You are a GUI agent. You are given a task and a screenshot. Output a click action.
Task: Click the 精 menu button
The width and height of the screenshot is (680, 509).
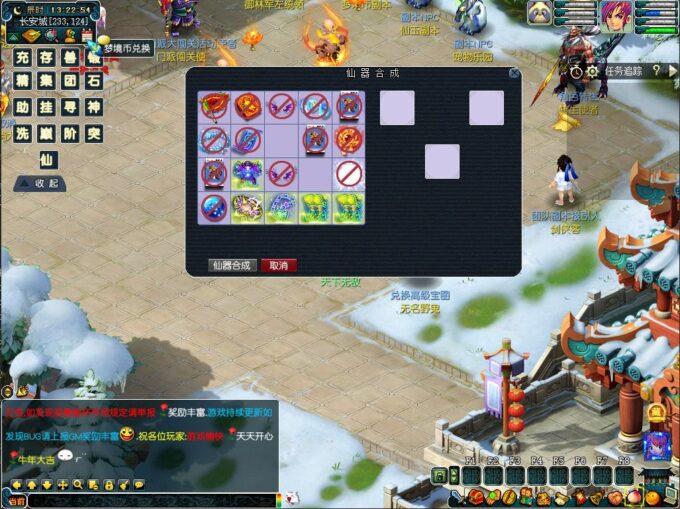coord(22,81)
